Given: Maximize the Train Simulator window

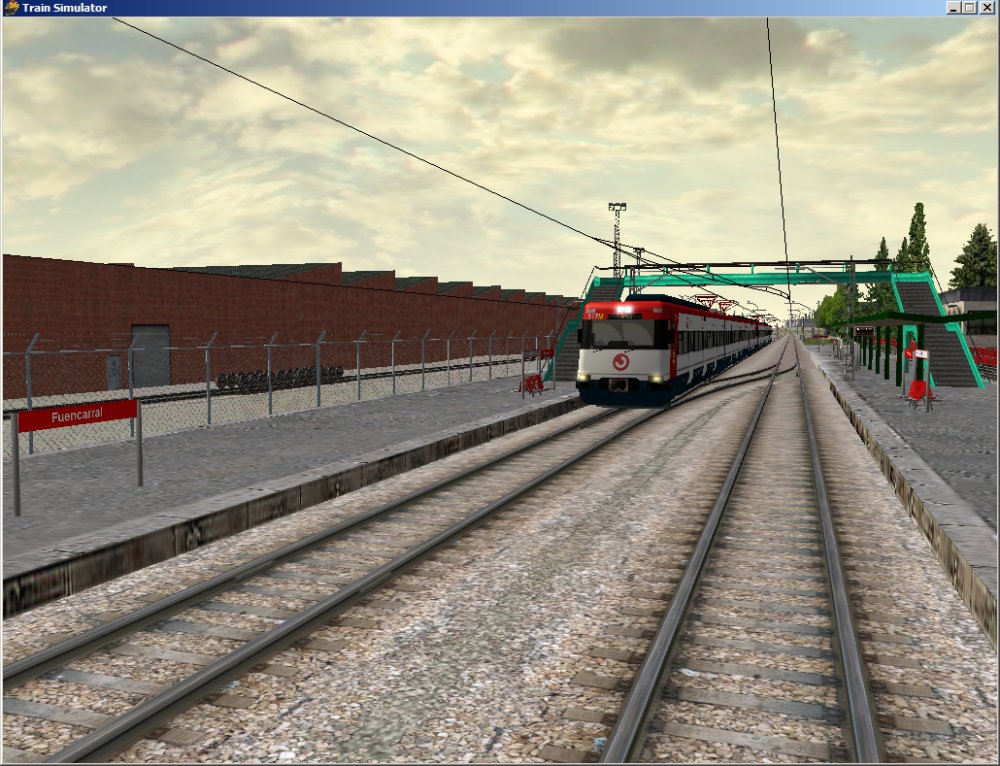Looking at the screenshot, I should click(x=970, y=8).
